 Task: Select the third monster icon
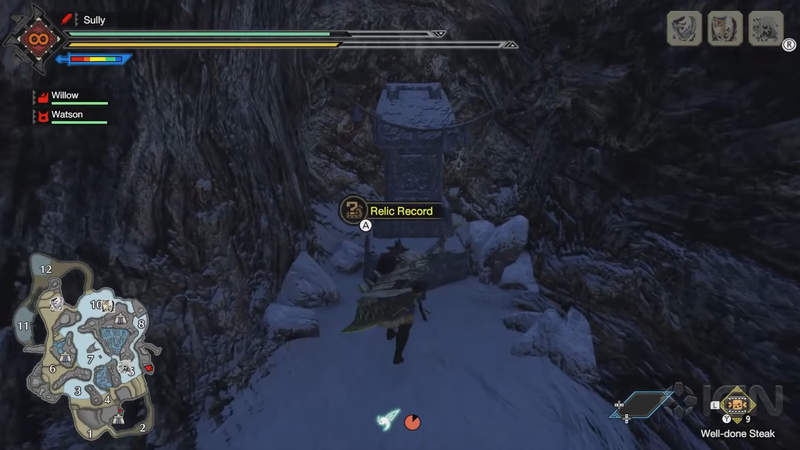766,28
